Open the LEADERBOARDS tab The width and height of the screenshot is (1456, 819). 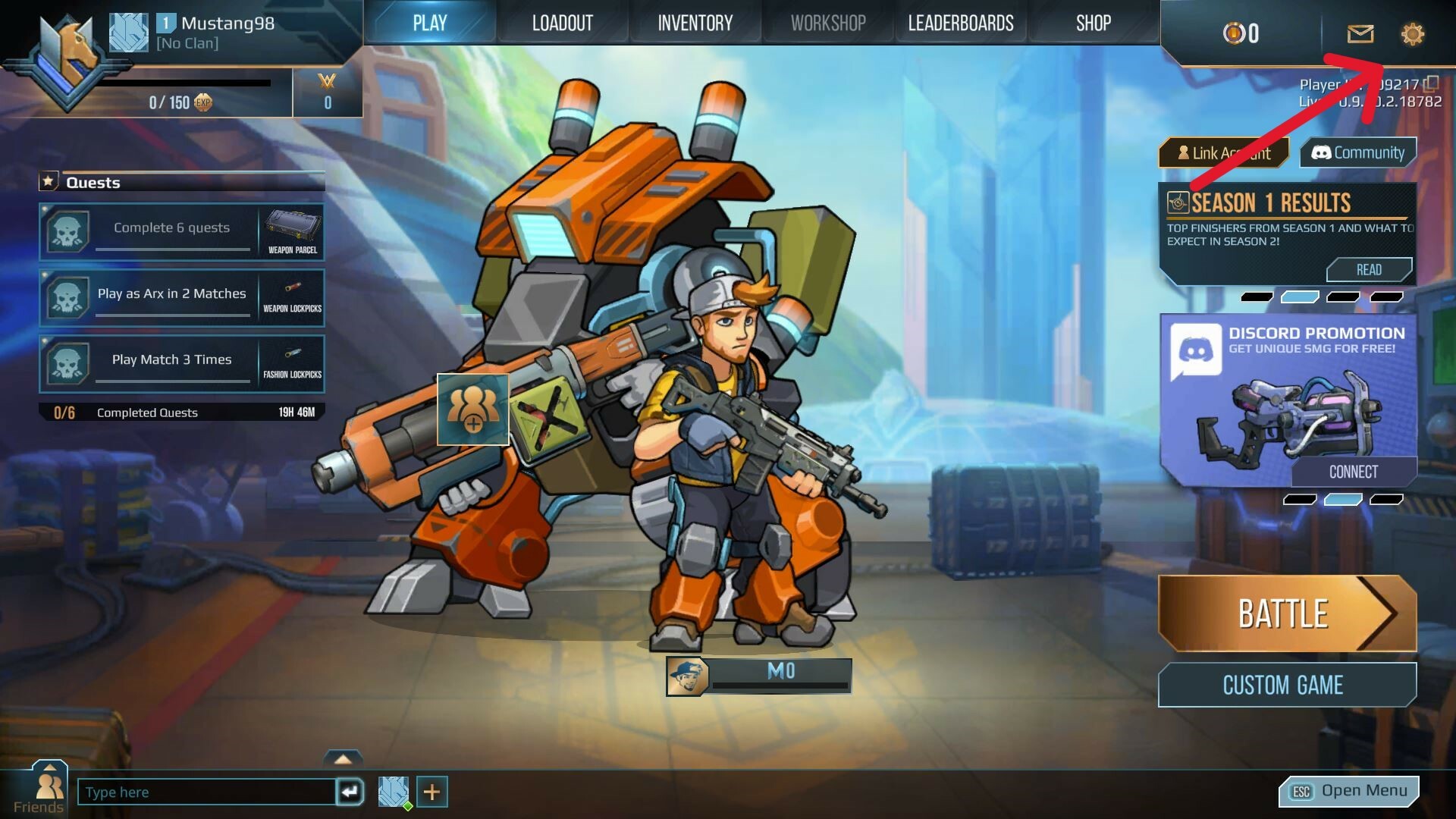(x=961, y=22)
